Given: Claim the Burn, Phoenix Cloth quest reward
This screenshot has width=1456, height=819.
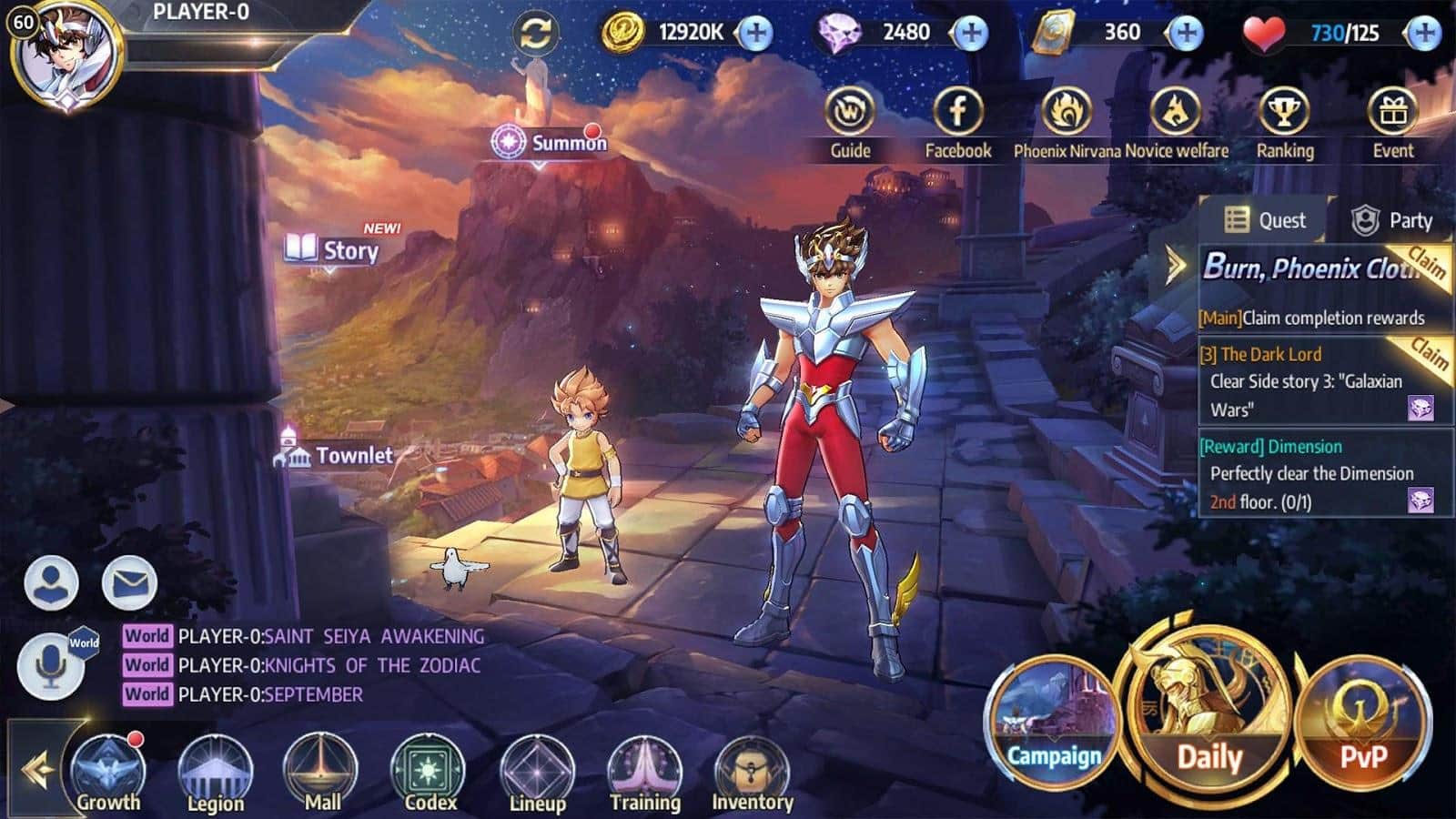Looking at the screenshot, I should 1426,265.
